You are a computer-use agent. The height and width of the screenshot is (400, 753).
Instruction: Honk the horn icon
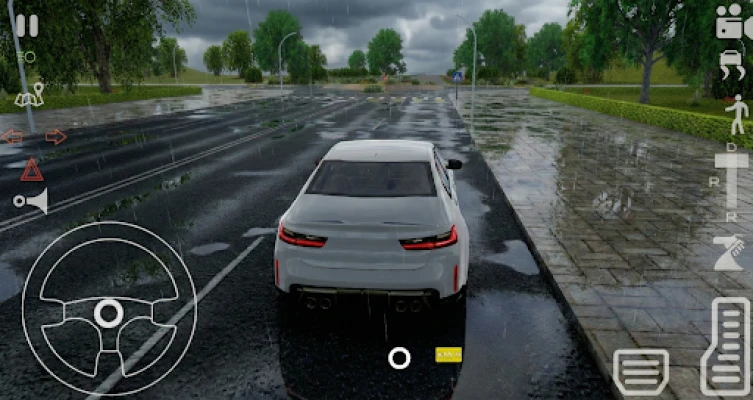(x=31, y=201)
